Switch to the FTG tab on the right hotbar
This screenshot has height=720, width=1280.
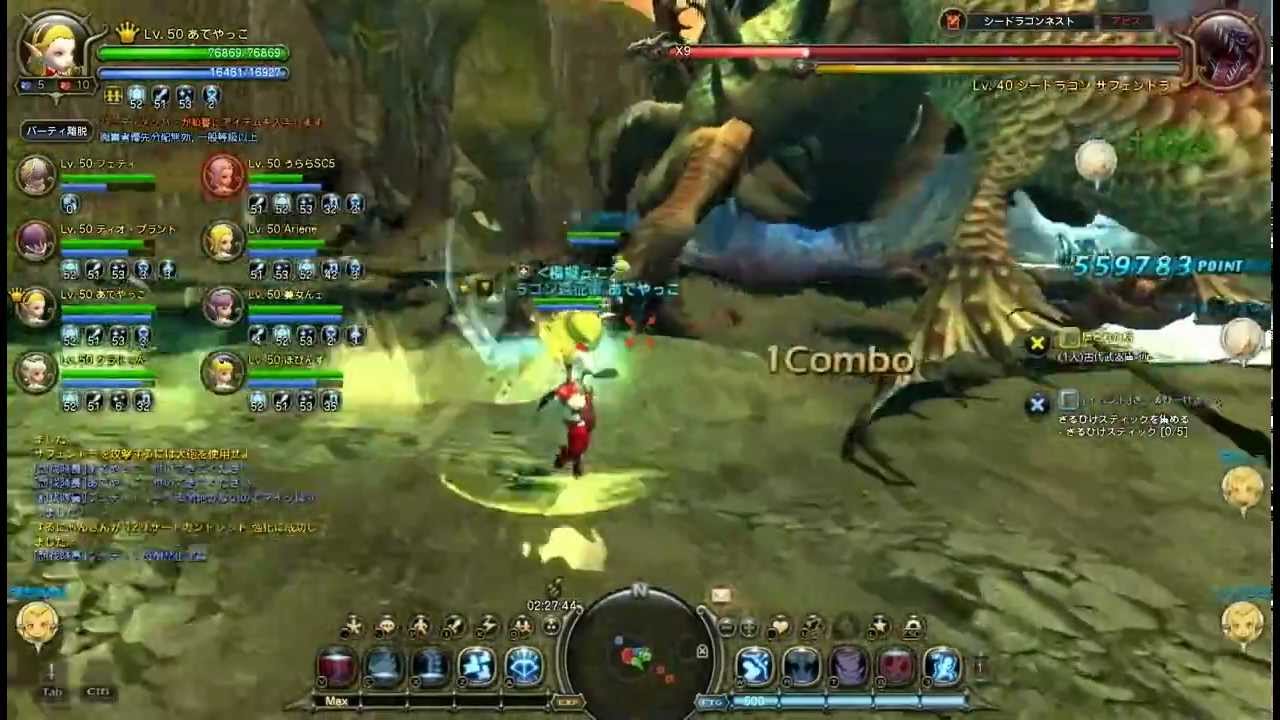point(710,700)
